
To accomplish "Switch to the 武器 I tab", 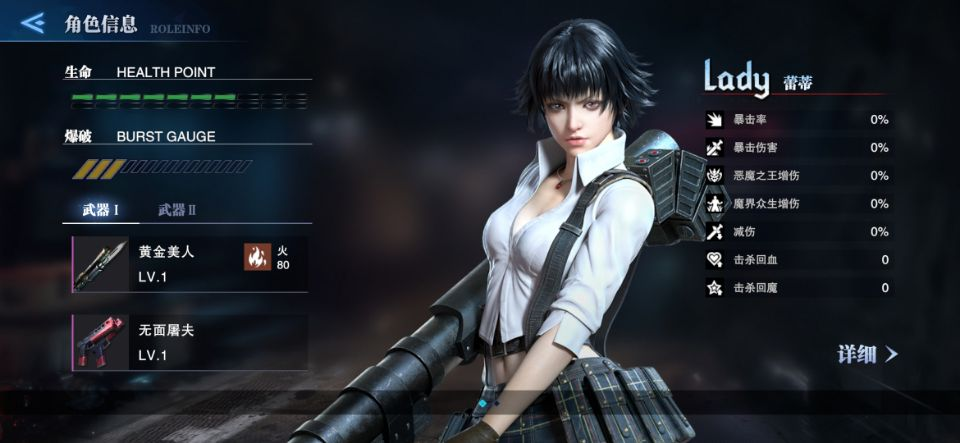I will point(100,209).
